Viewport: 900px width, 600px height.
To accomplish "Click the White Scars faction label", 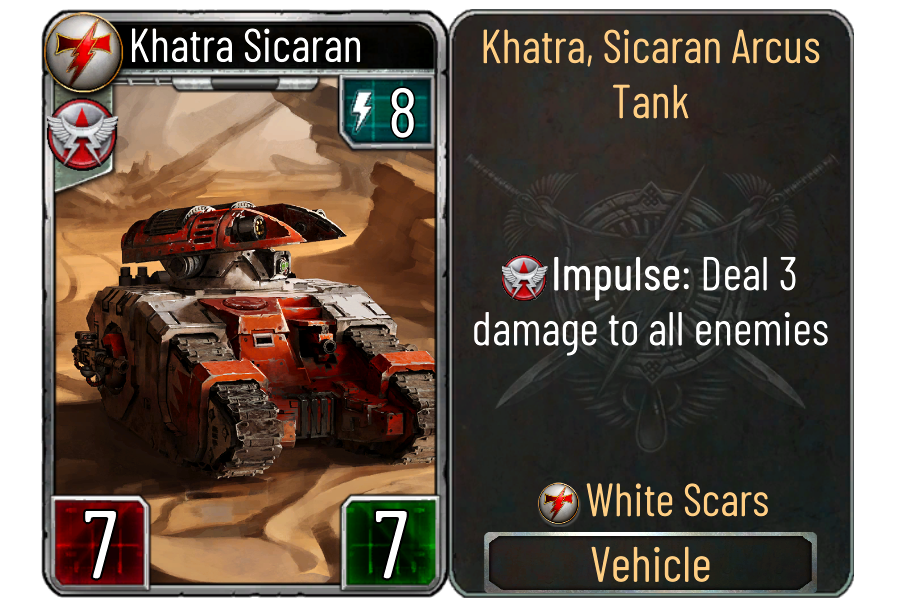I will tap(676, 500).
